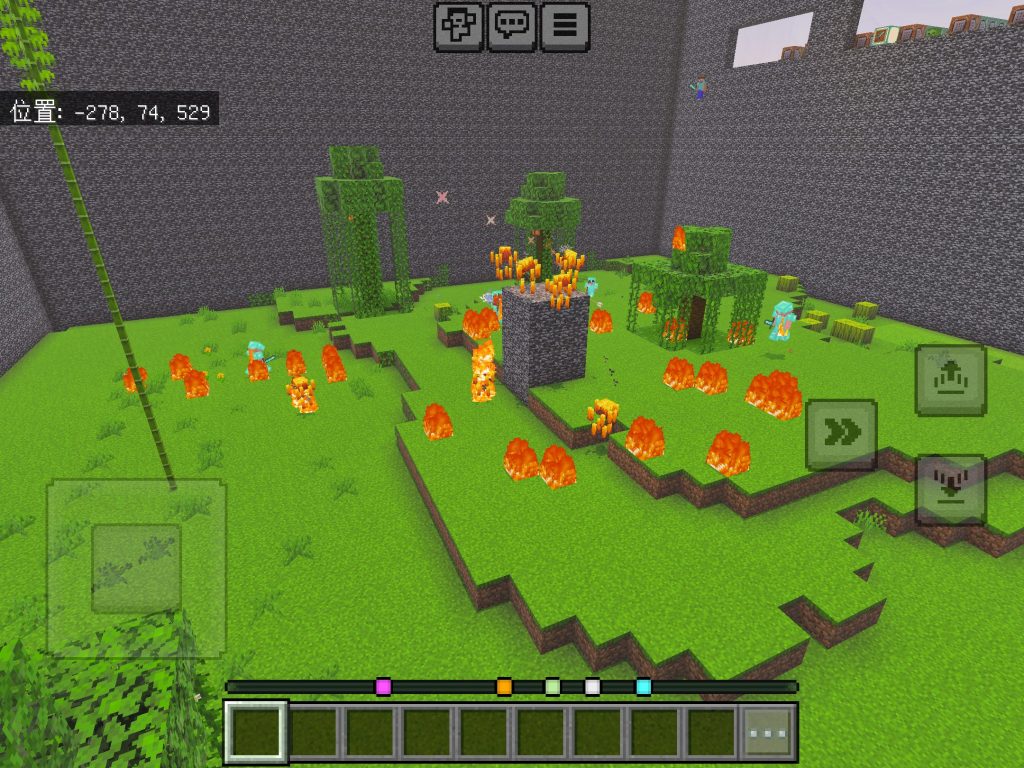Select the cyan marker on the bar

[x=643, y=687]
